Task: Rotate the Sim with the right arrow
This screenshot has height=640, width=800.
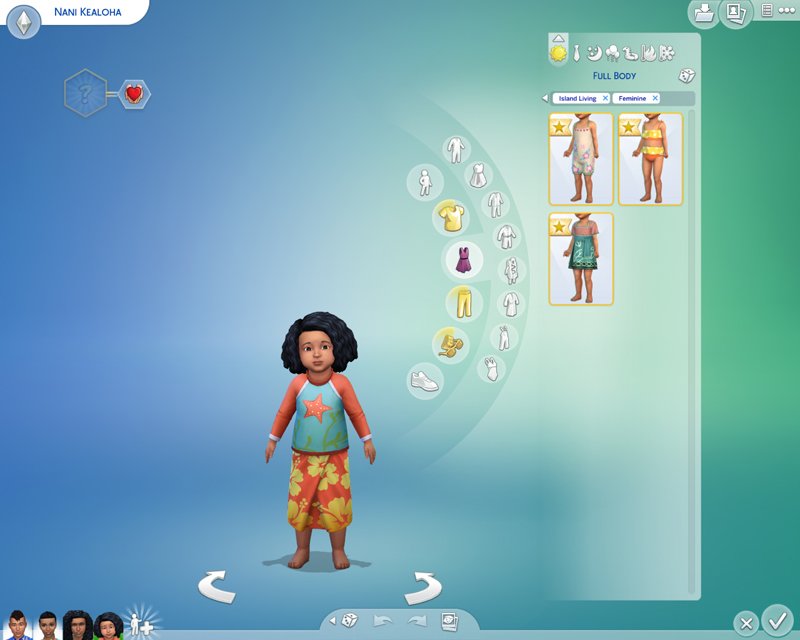Action: pyautogui.click(x=423, y=586)
